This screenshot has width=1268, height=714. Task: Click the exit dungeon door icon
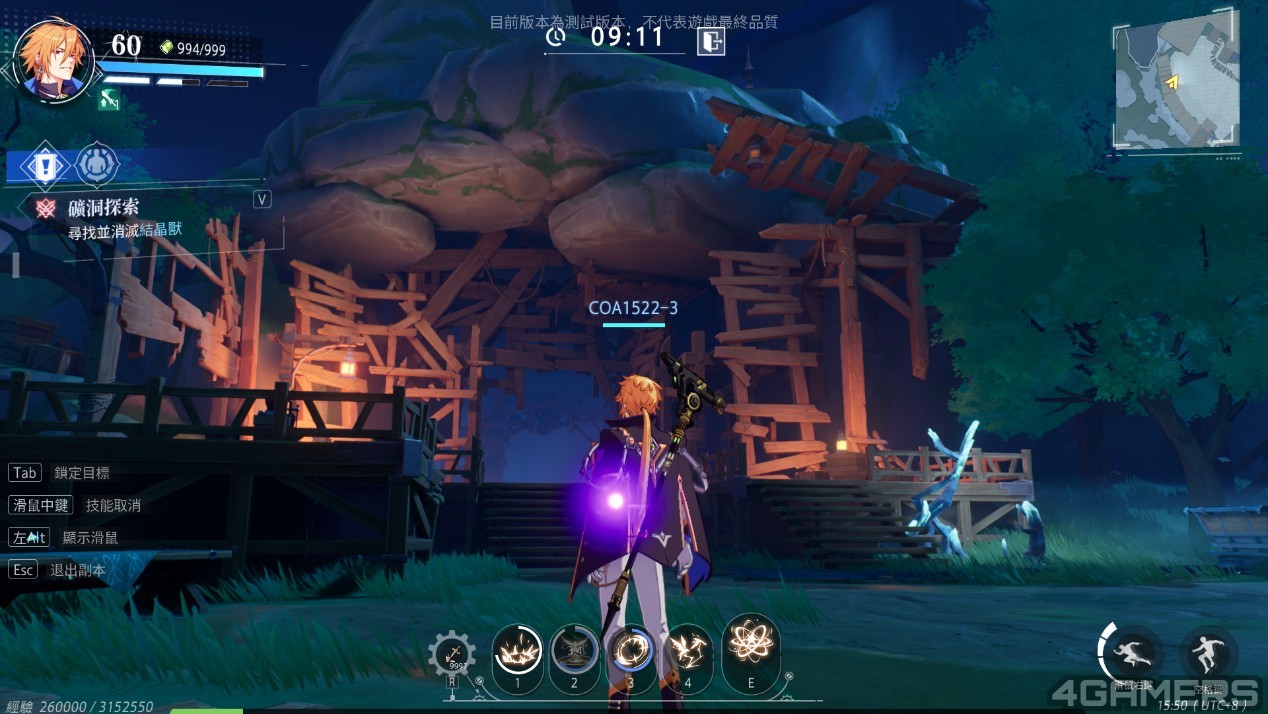click(x=711, y=40)
